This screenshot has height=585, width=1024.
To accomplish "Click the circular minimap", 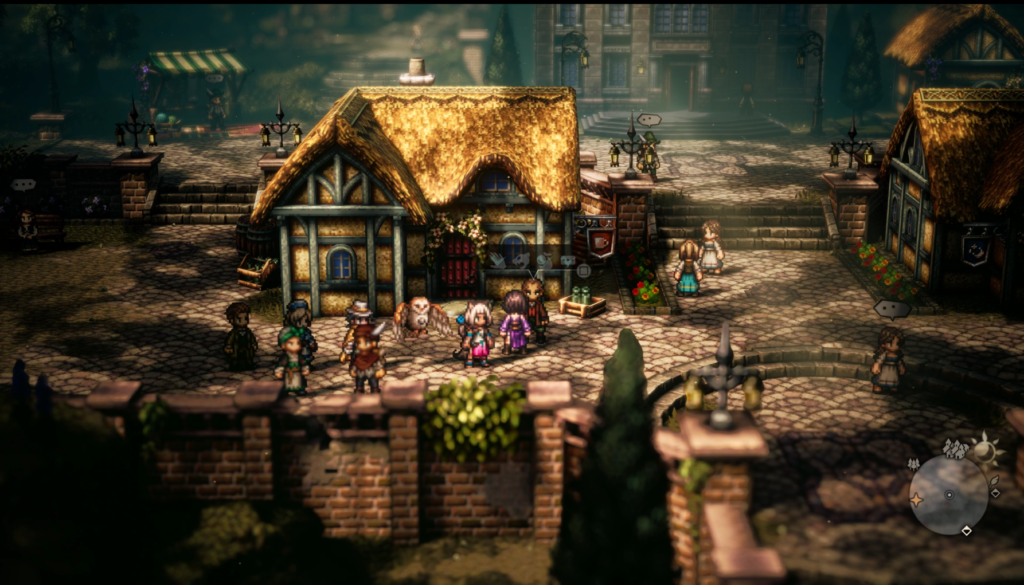I will 950,495.
